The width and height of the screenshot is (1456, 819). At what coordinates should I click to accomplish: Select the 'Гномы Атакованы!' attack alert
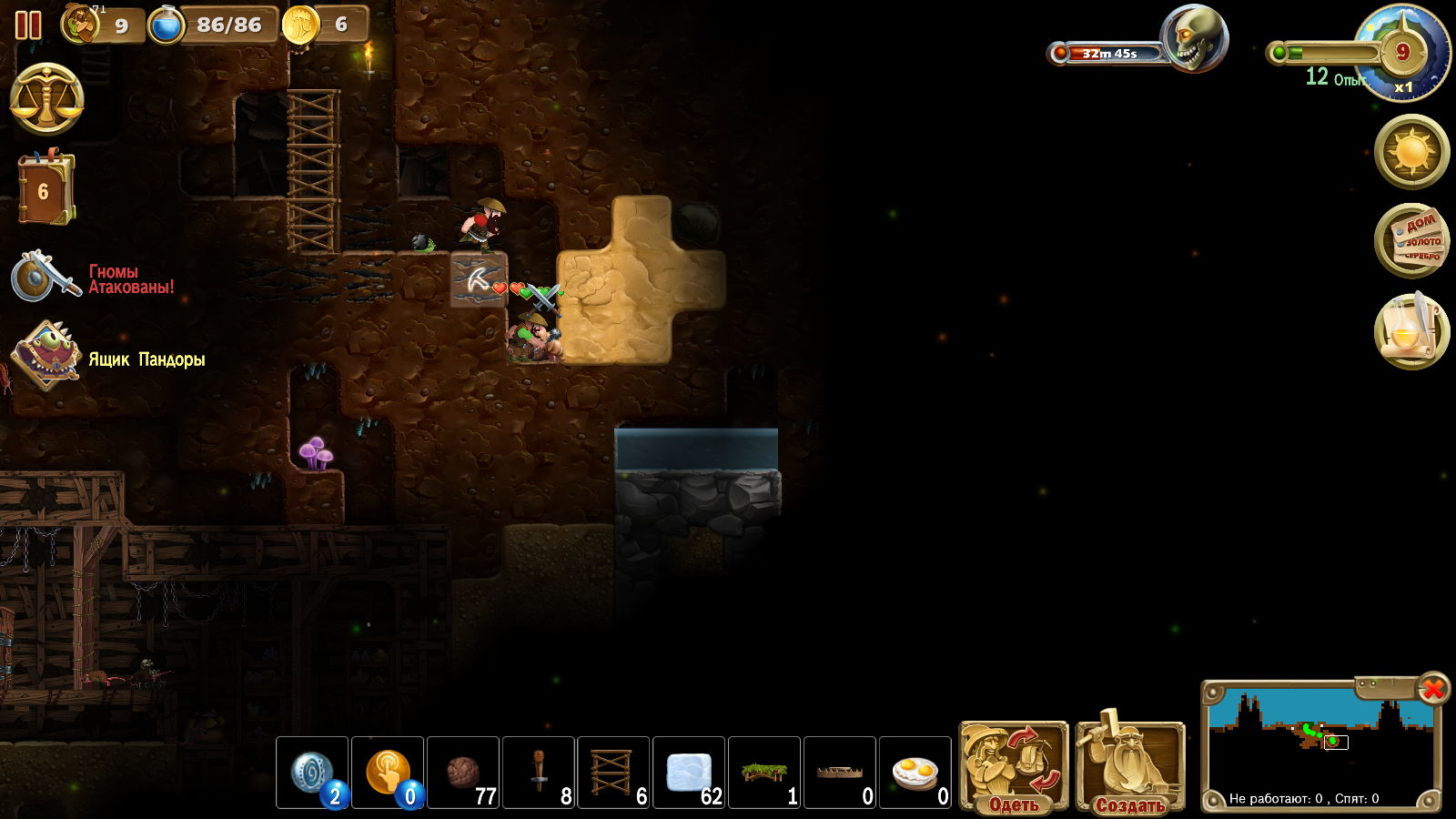pos(91,278)
